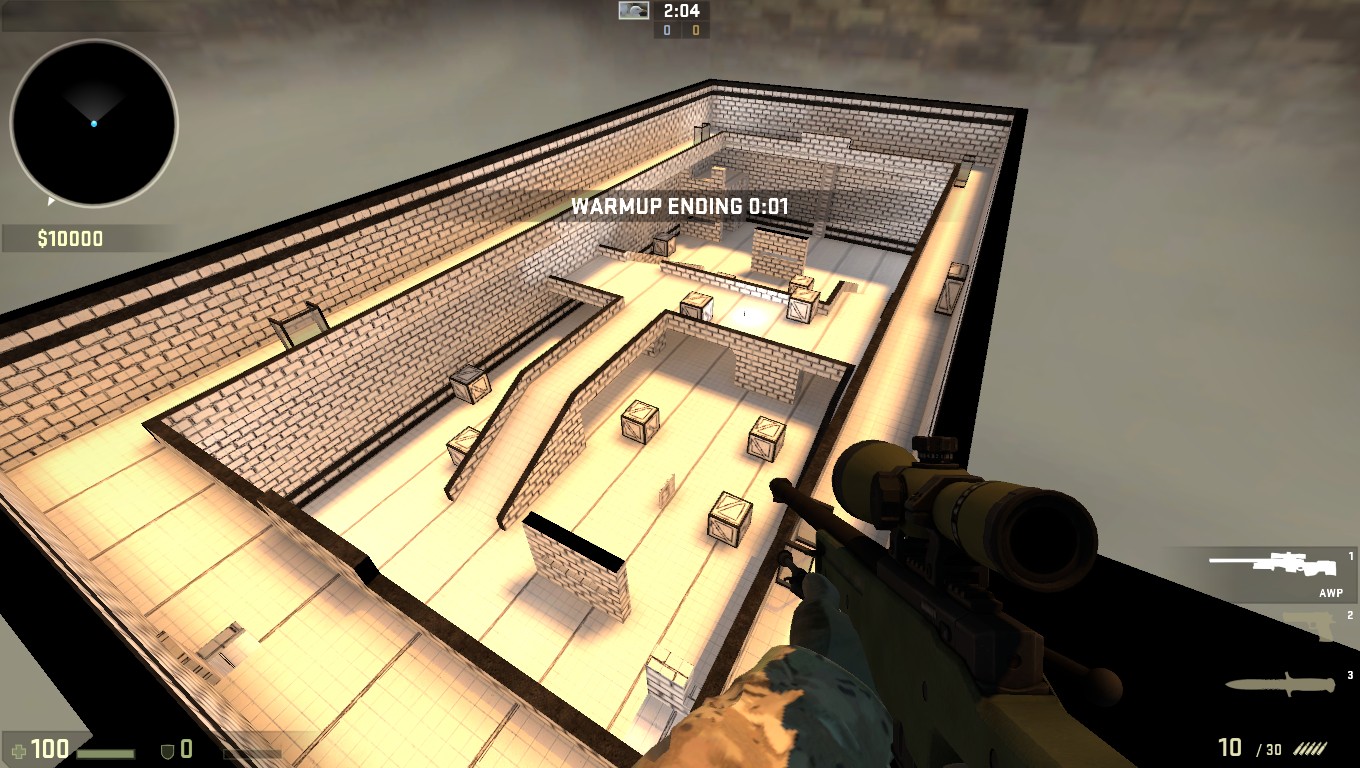The image size is (1360, 768).
Task: Click the WARMUP ENDING banner
Action: click(680, 208)
